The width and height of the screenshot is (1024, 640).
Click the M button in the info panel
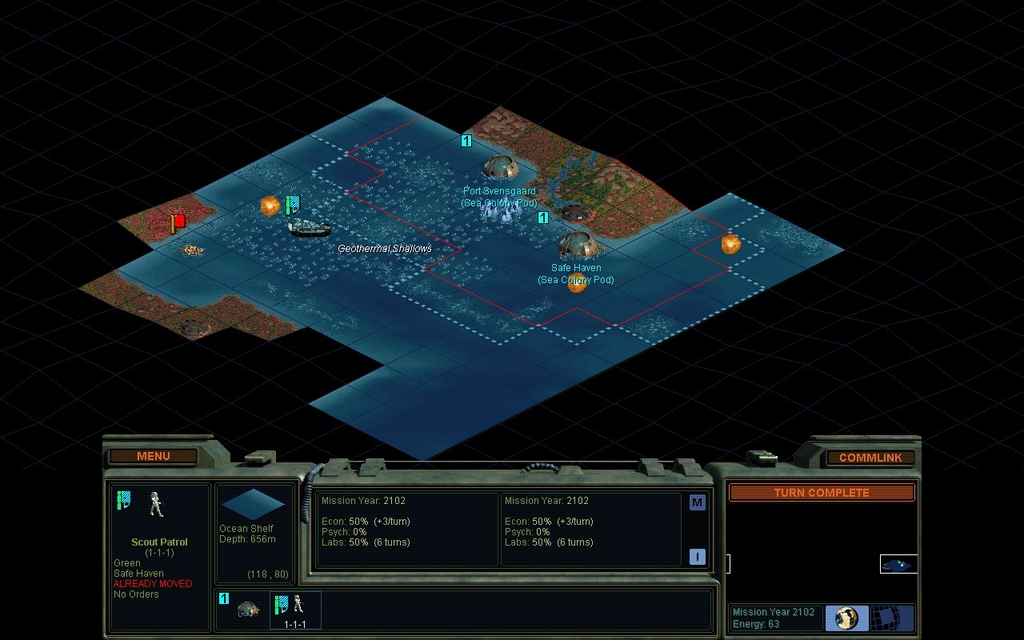697,502
